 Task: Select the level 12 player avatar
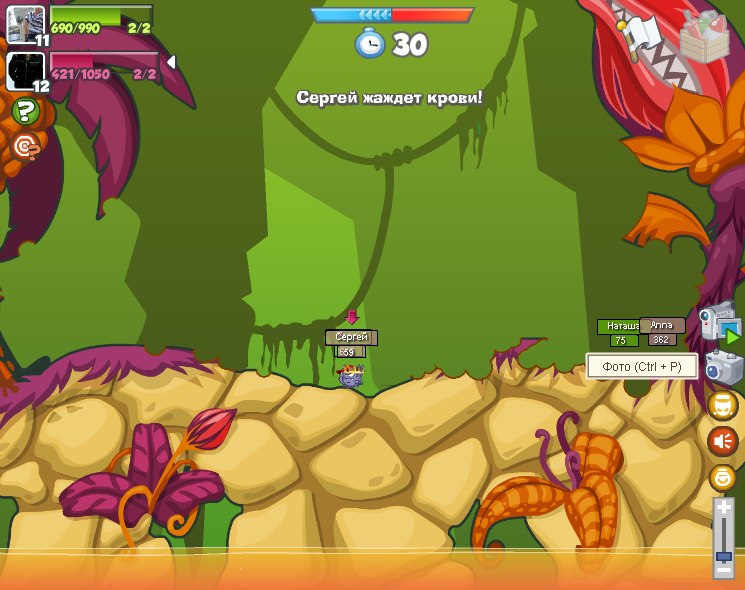[x=24, y=70]
